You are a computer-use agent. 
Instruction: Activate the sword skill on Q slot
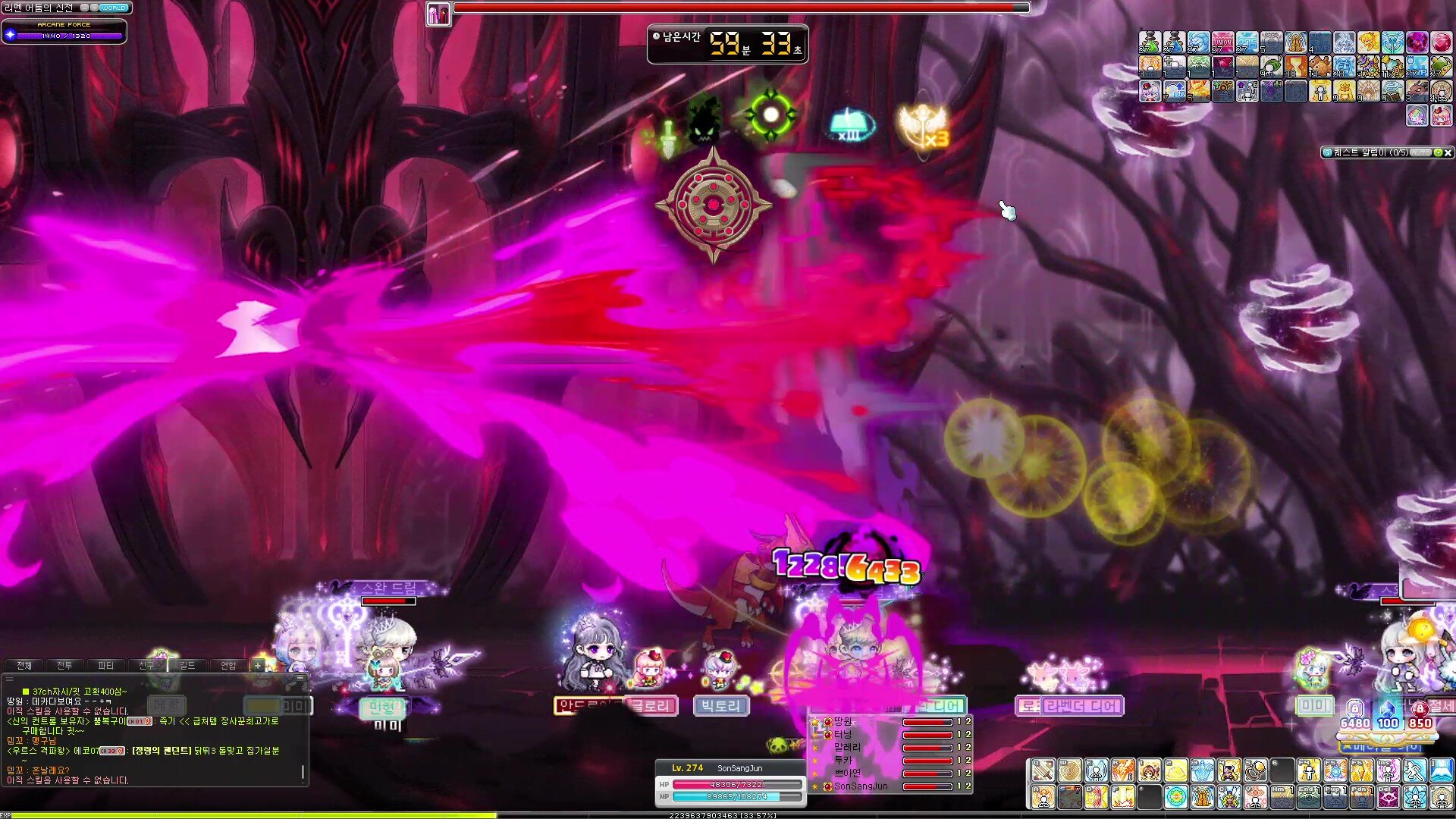coord(1043,771)
